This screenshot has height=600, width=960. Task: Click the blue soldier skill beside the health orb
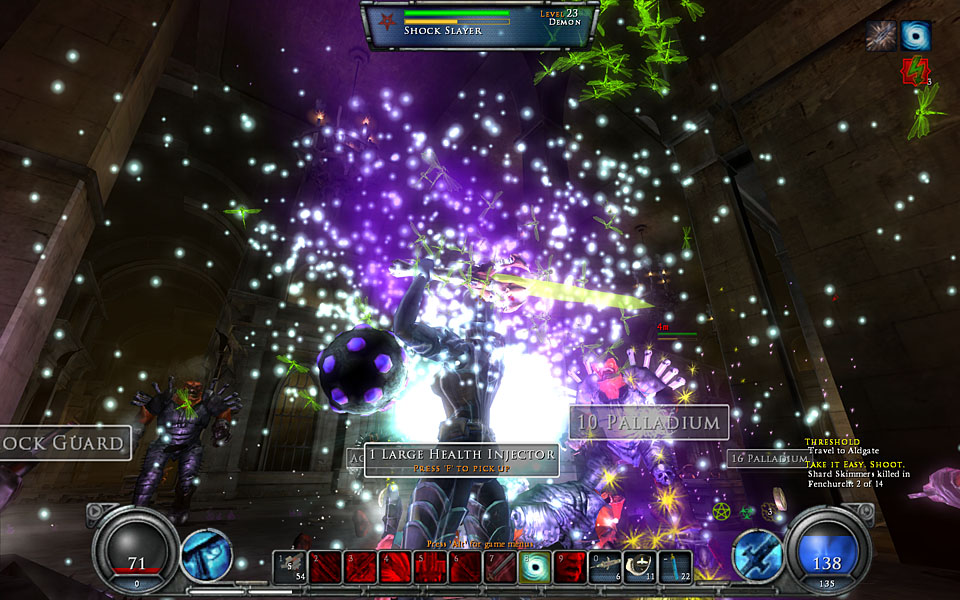click(206, 555)
